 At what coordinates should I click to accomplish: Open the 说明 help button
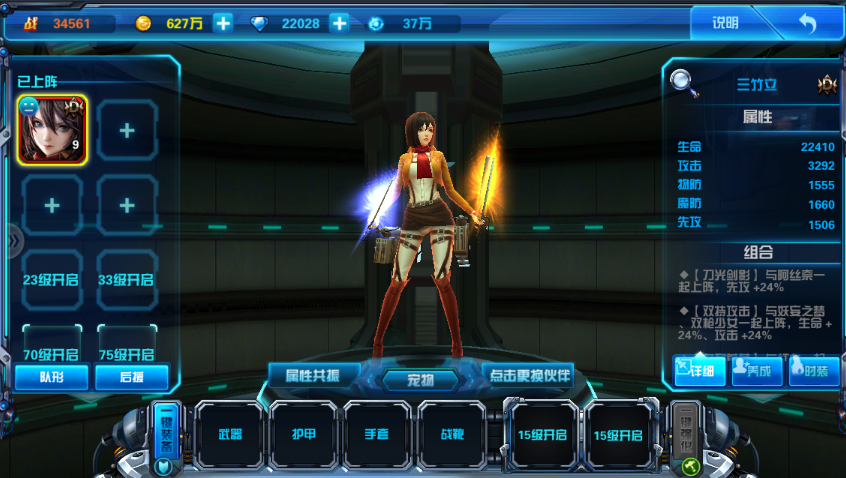coord(726,23)
